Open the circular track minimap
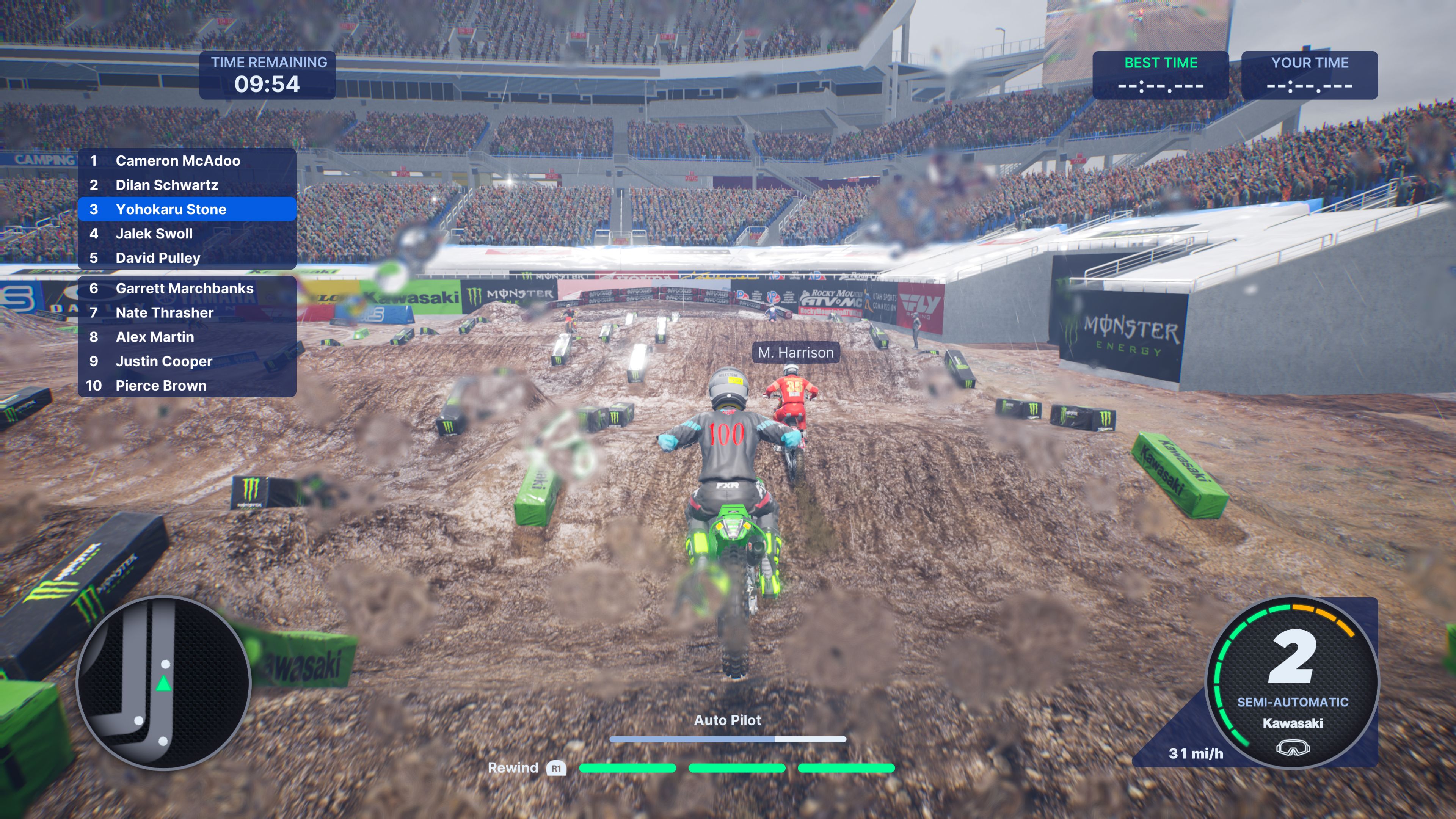 click(163, 683)
